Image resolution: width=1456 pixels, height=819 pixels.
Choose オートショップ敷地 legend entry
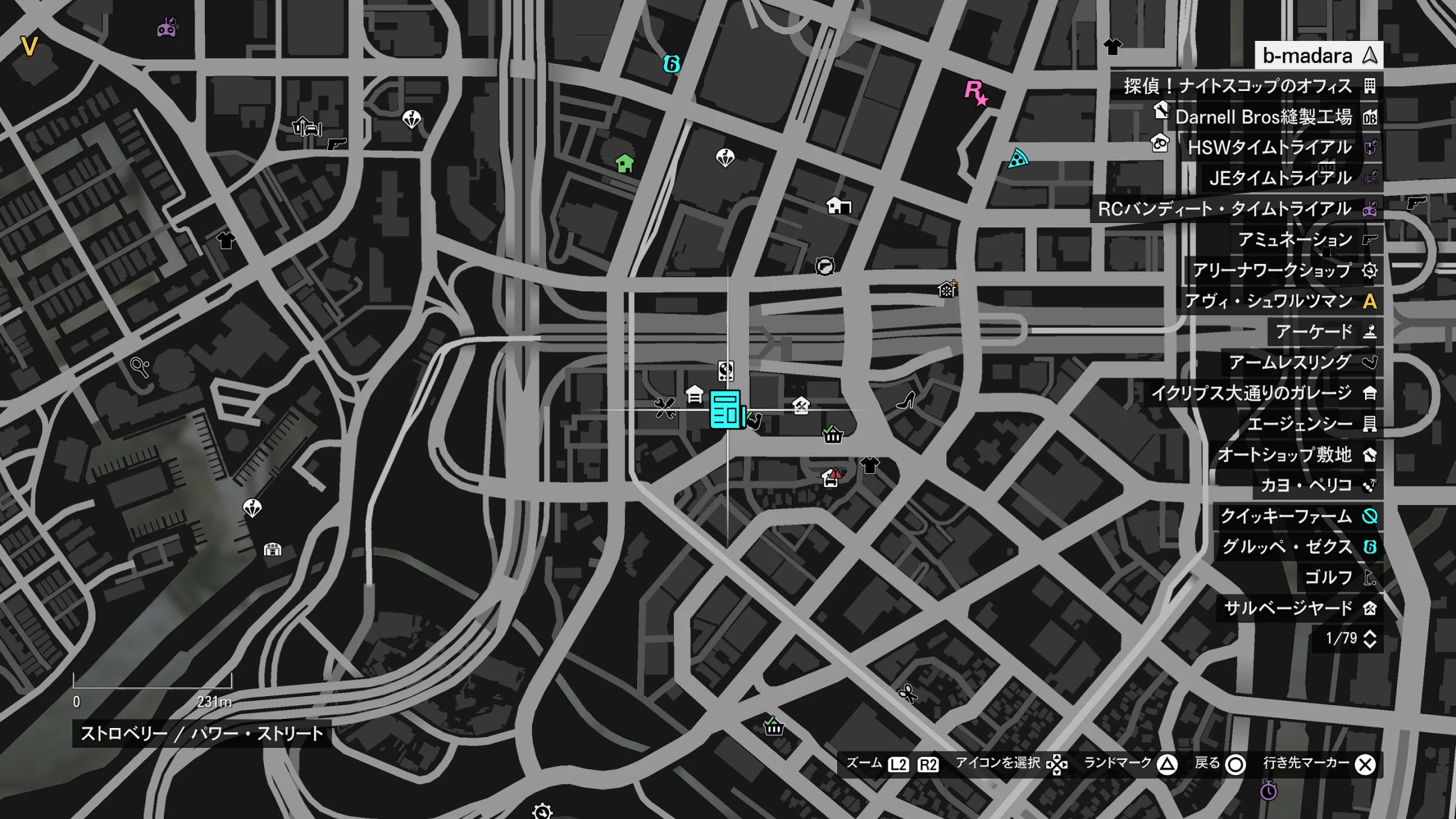click(1294, 455)
